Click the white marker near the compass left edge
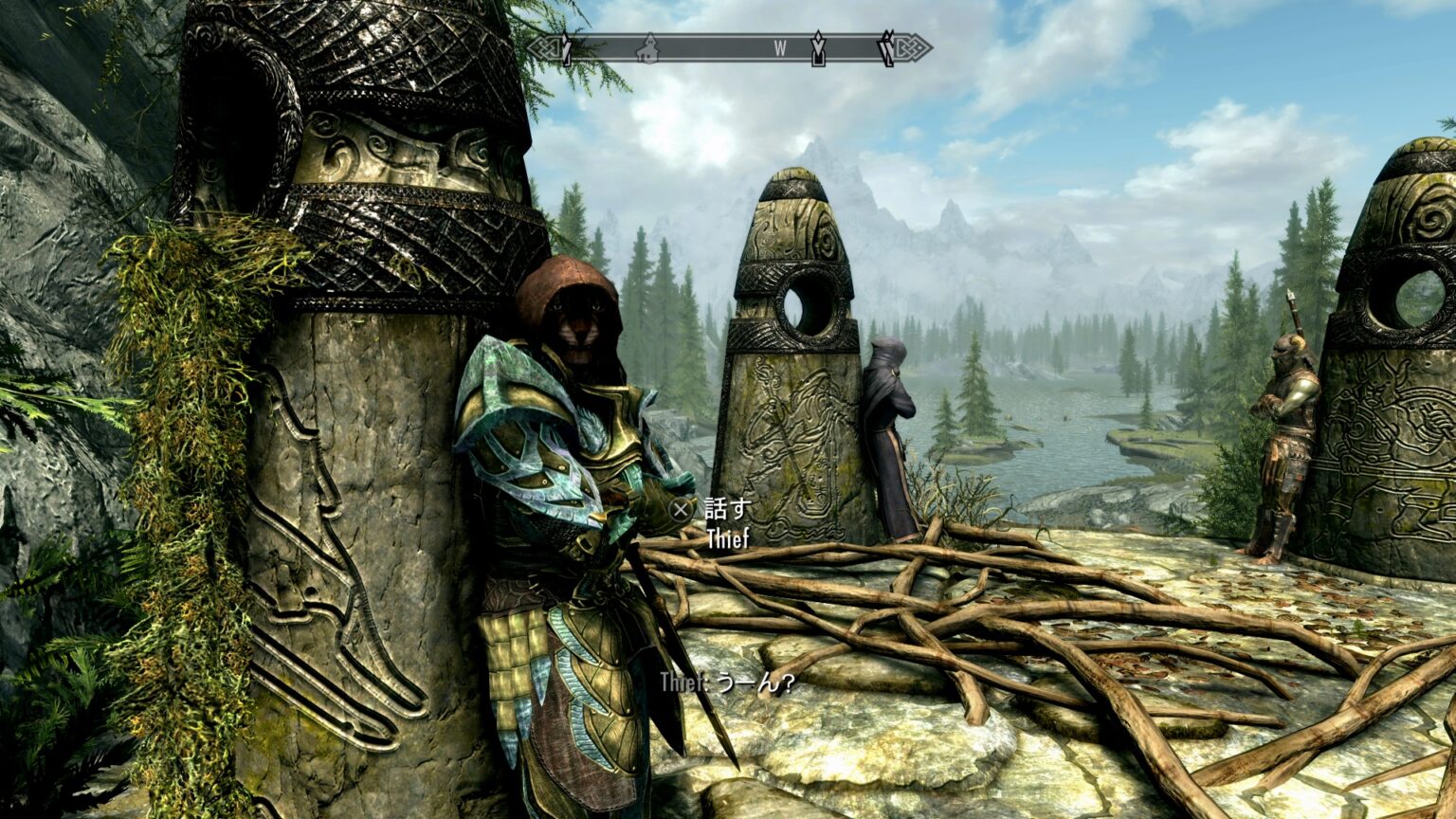 point(566,47)
